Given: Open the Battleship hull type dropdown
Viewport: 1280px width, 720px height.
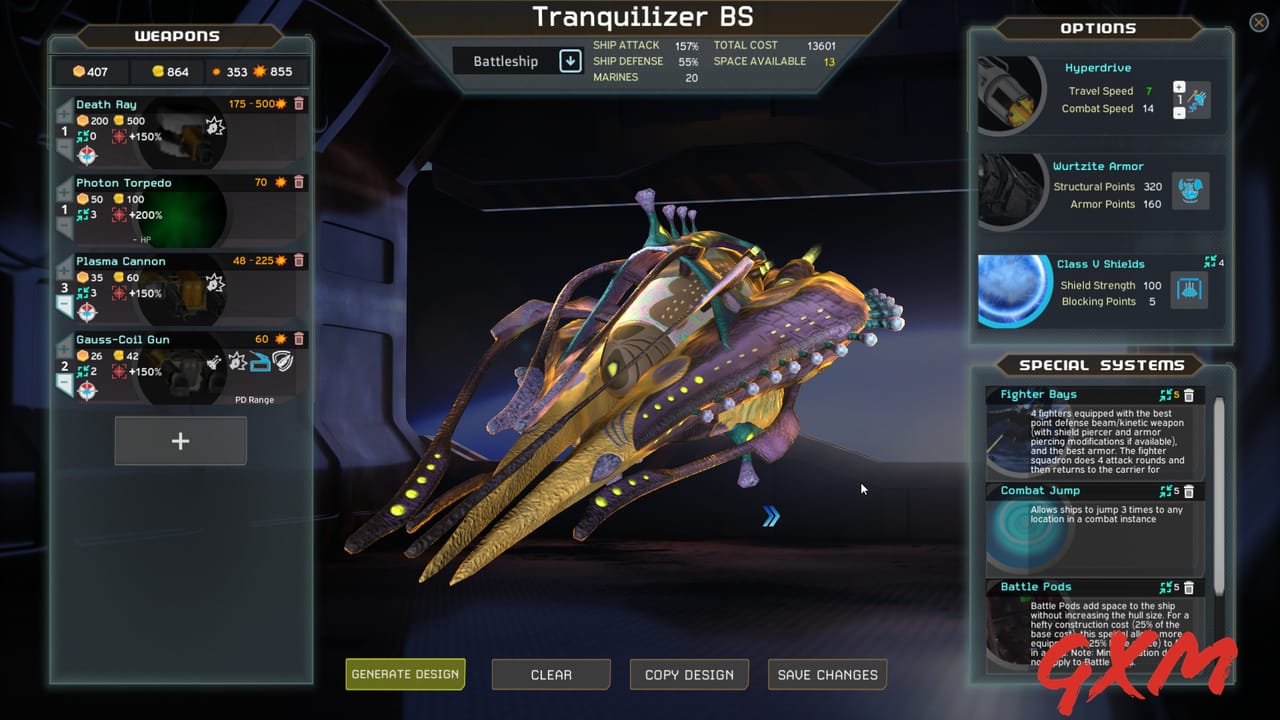Looking at the screenshot, I should click(x=569, y=61).
